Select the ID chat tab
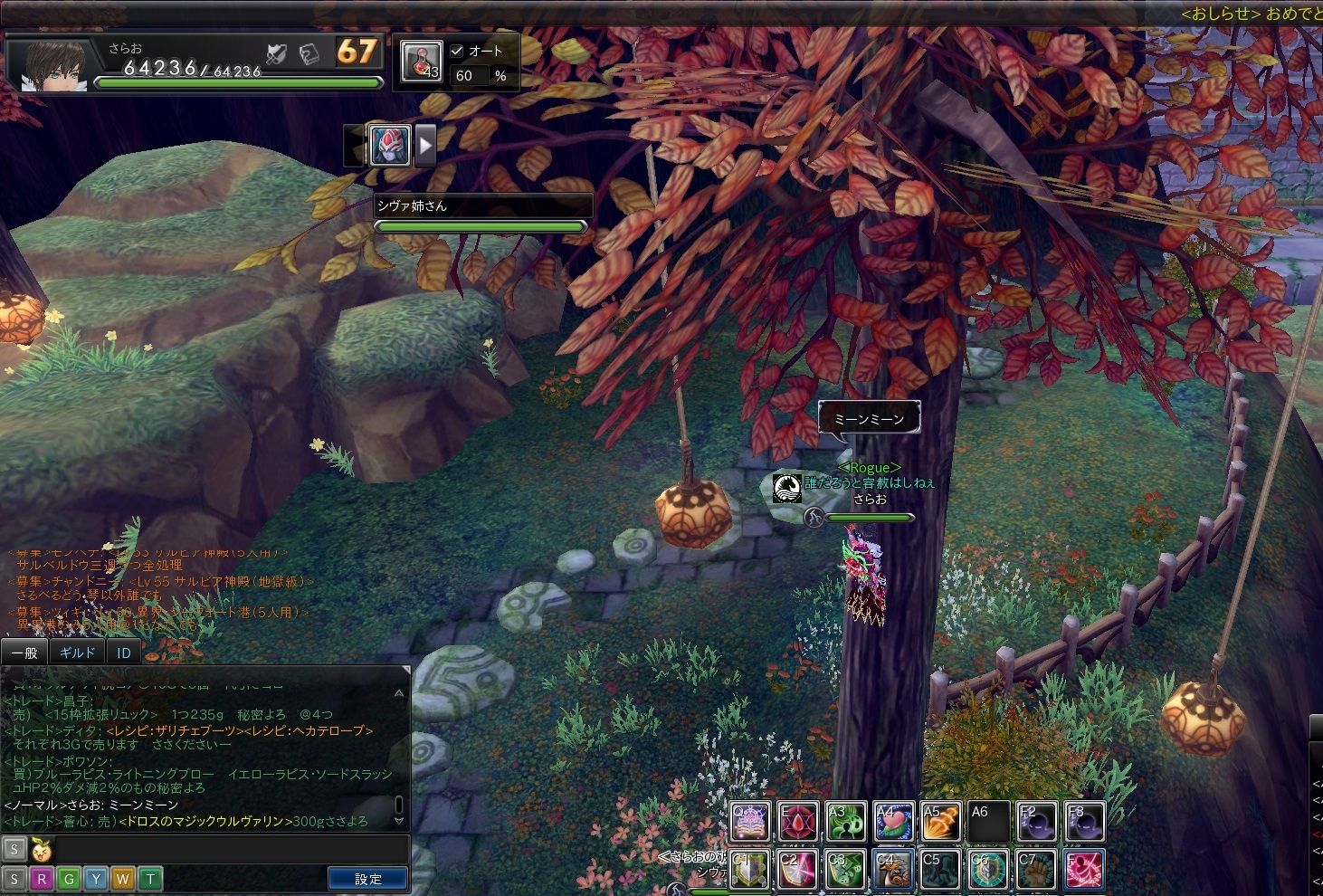The height and width of the screenshot is (896, 1323). pos(124,652)
